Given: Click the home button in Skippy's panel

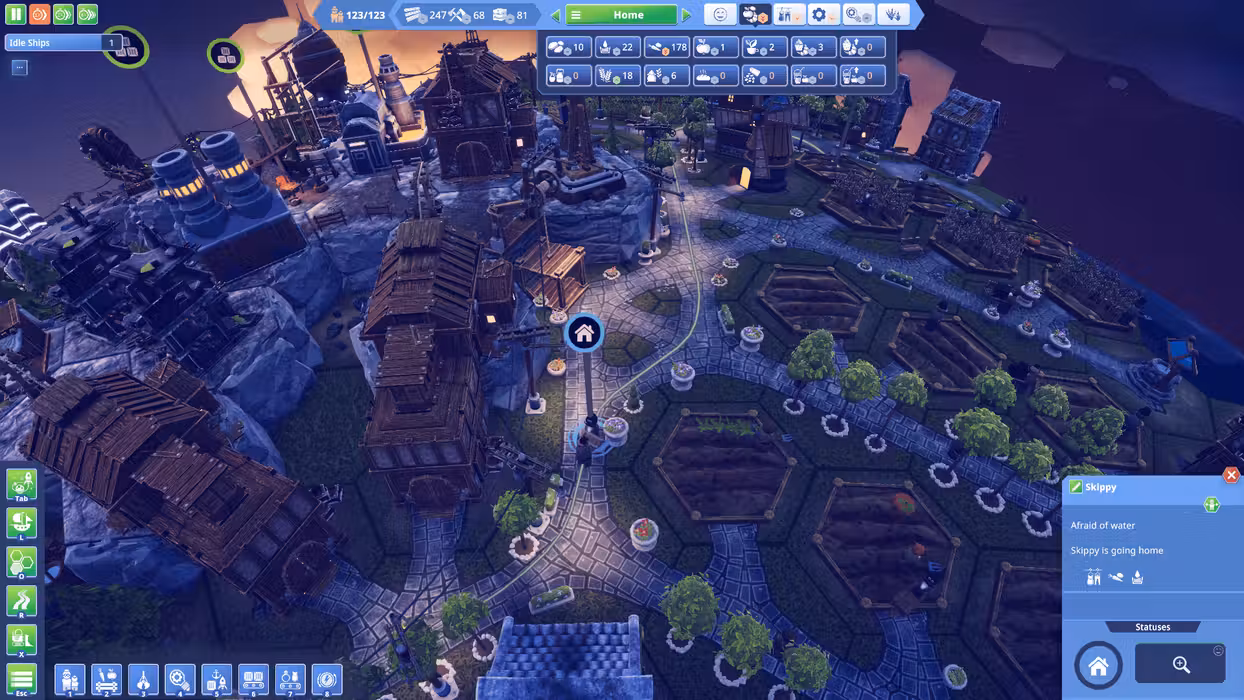Looking at the screenshot, I should point(1098,666).
